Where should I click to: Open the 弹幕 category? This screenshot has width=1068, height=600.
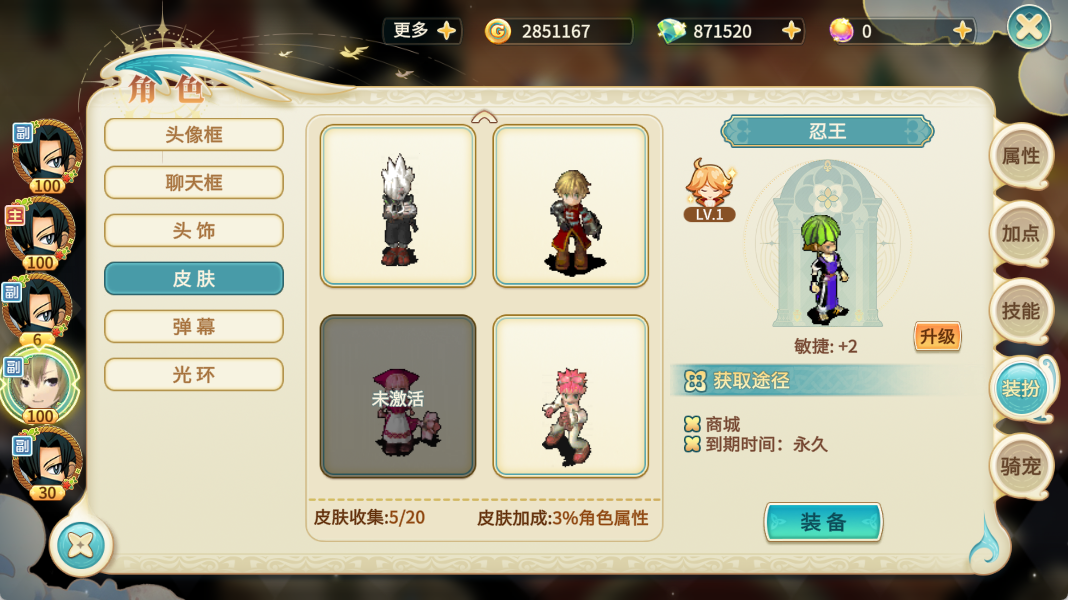[194, 327]
